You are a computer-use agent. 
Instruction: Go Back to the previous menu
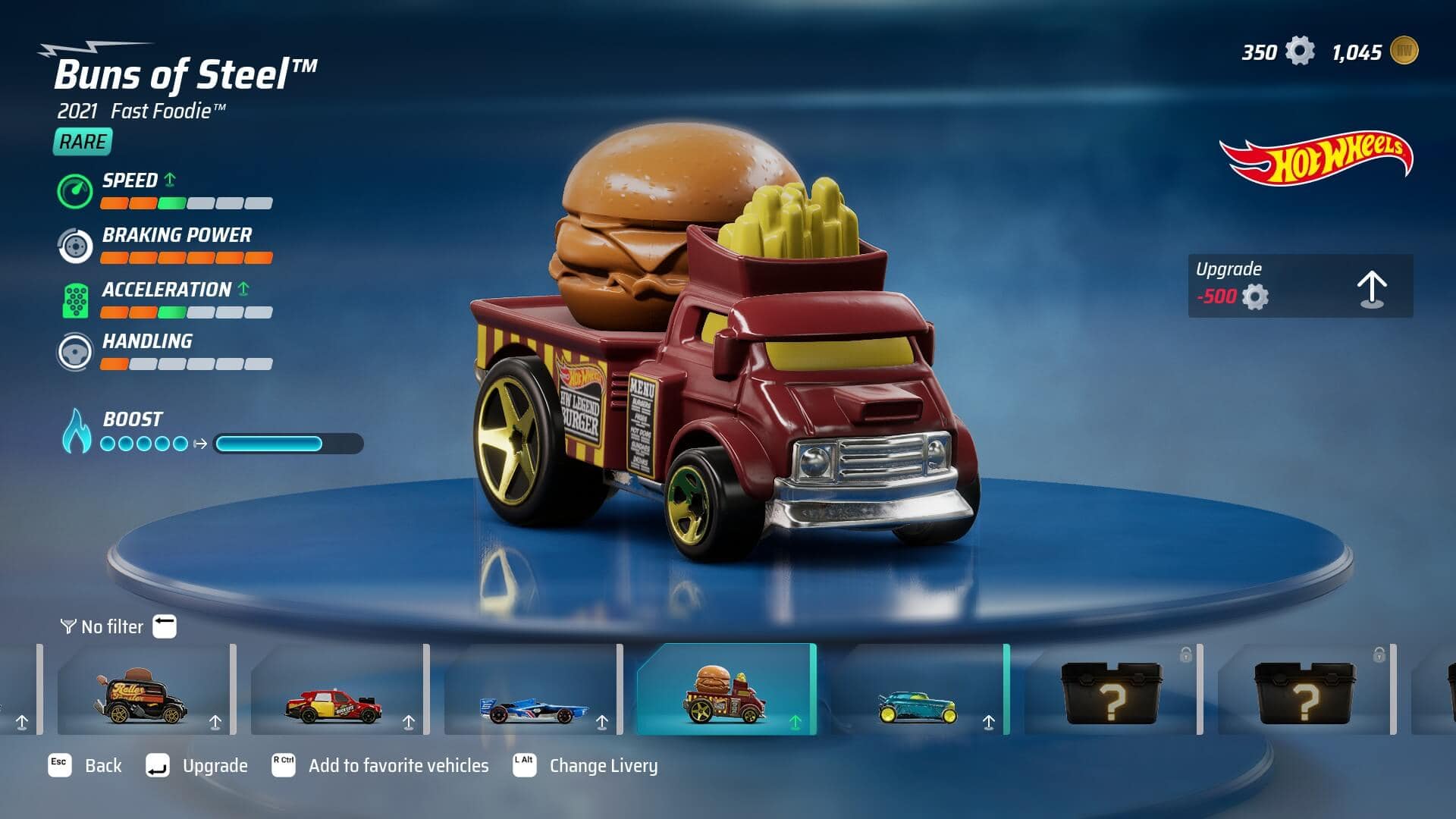(85, 766)
